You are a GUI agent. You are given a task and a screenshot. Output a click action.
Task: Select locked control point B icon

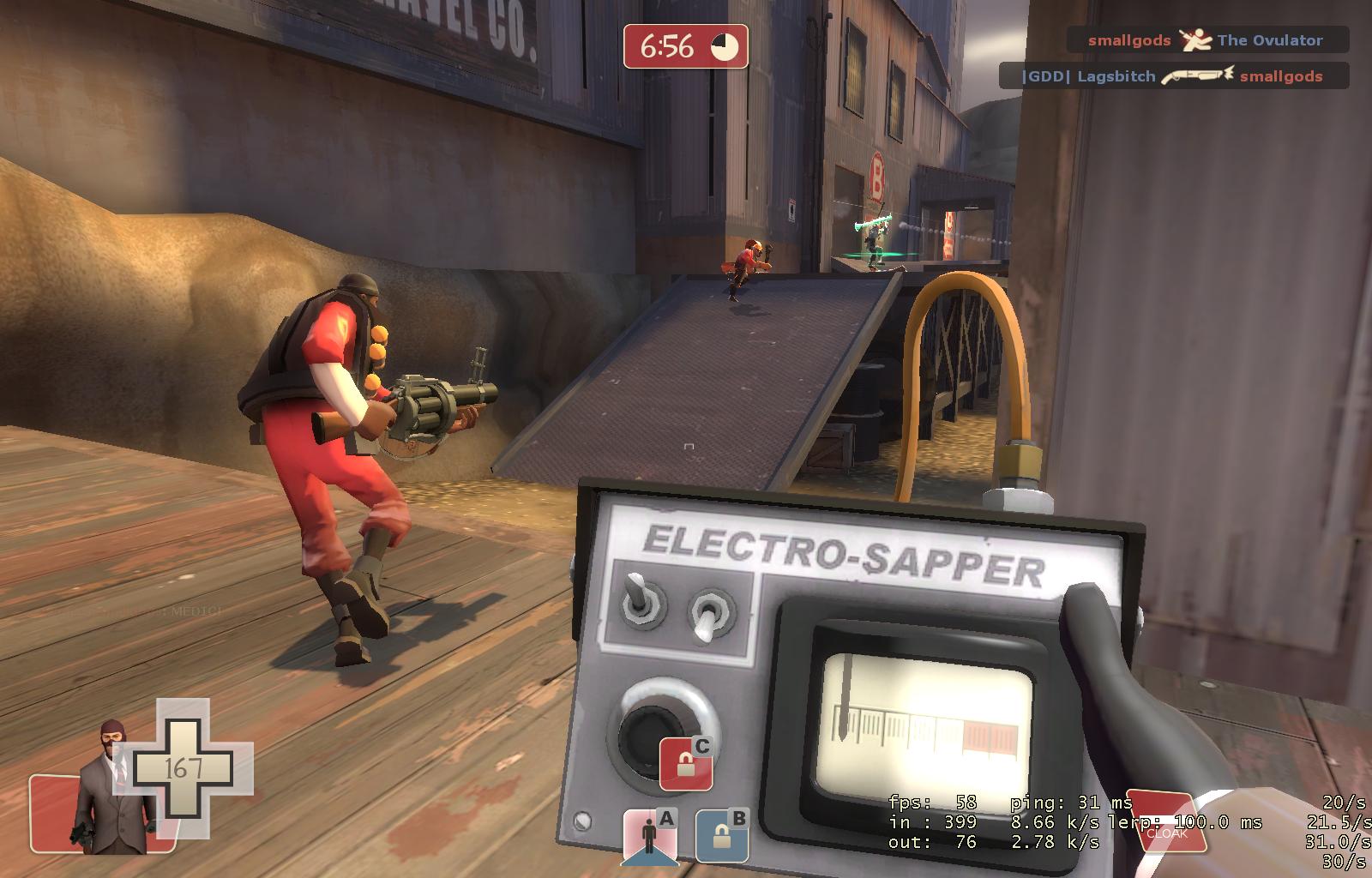point(721,835)
